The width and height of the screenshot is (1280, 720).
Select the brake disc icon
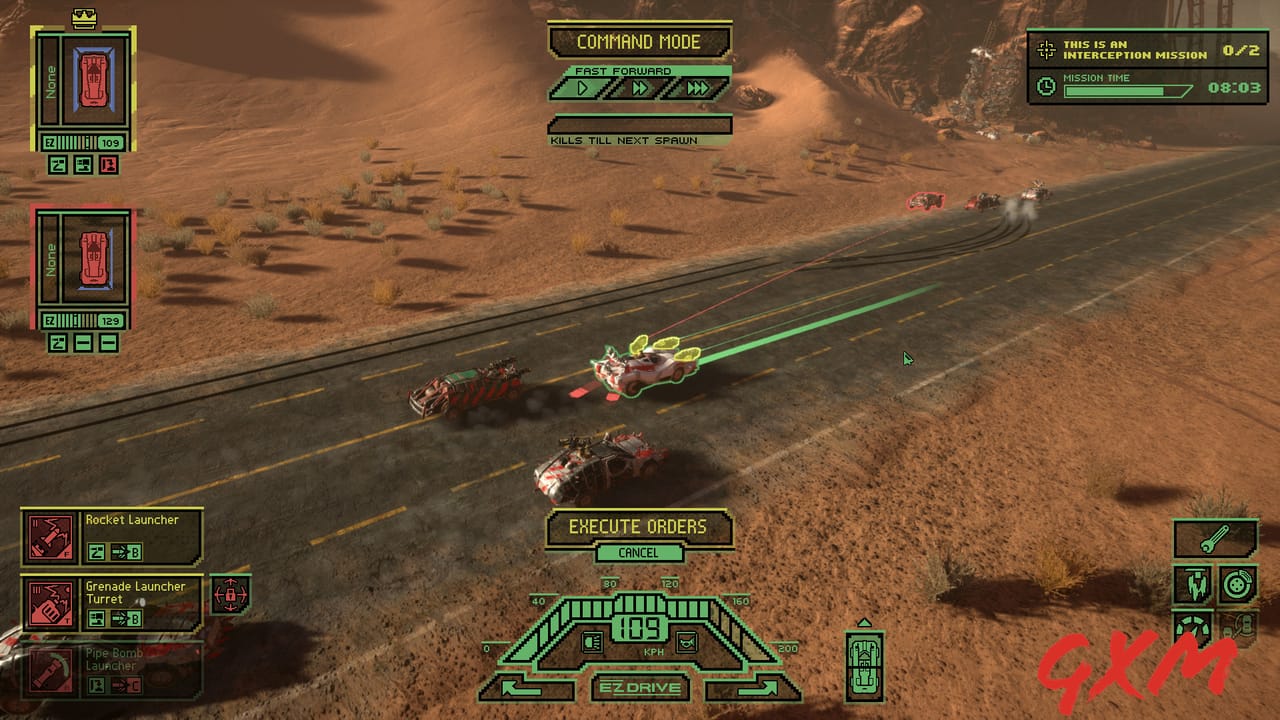point(1237,583)
